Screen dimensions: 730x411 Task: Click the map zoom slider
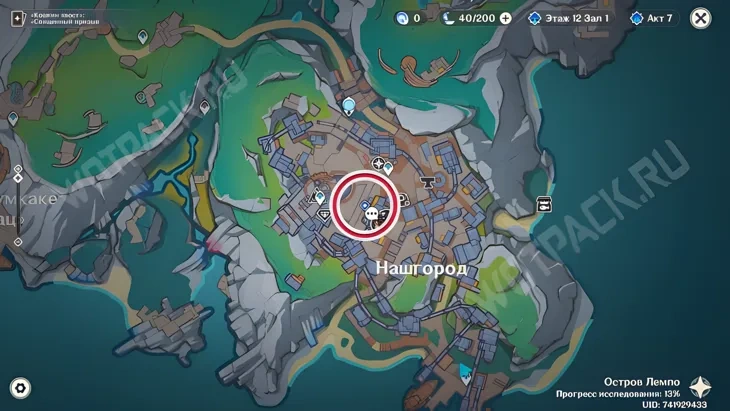18,206
